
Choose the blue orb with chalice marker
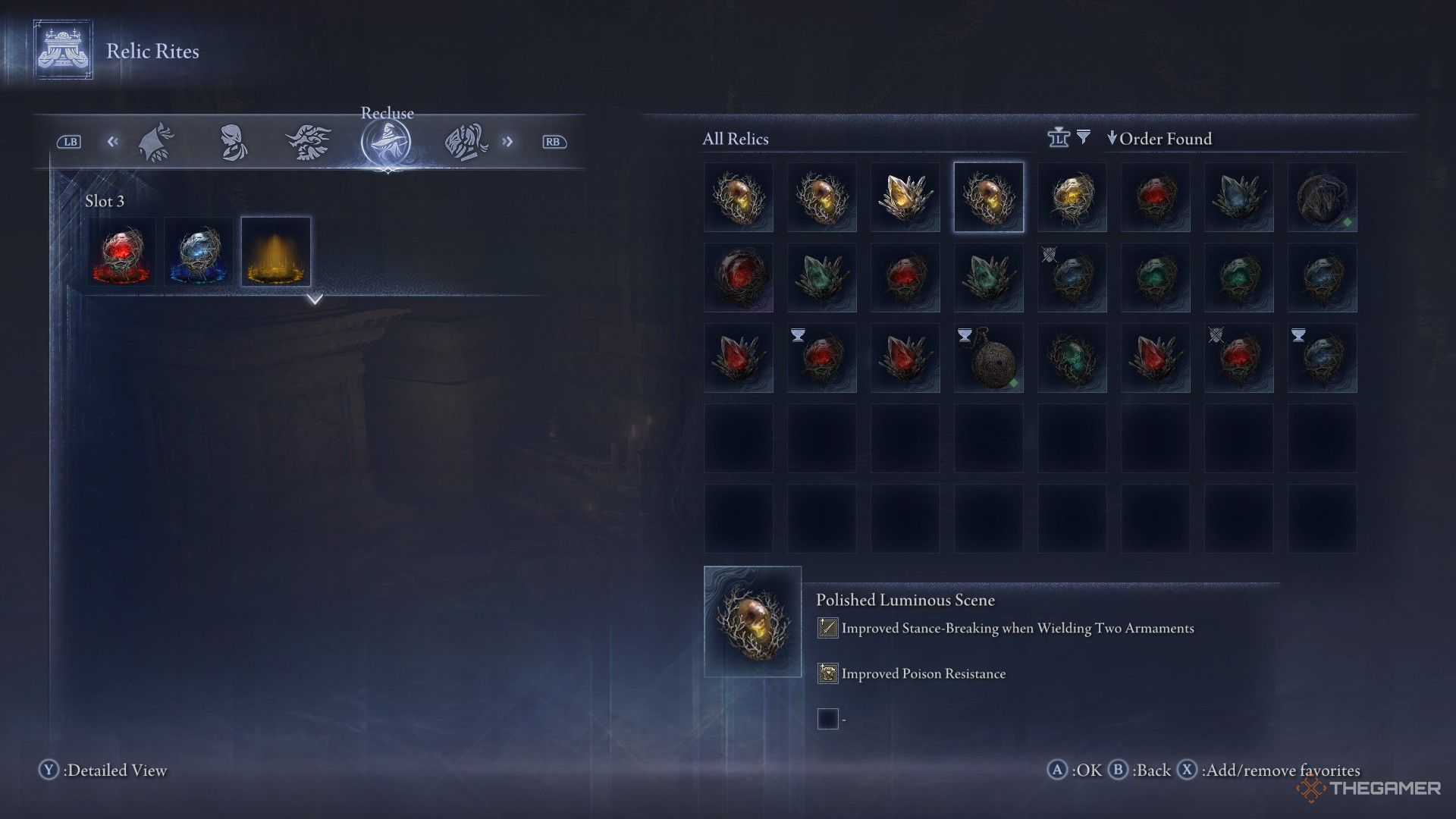pyautogui.click(x=1323, y=359)
